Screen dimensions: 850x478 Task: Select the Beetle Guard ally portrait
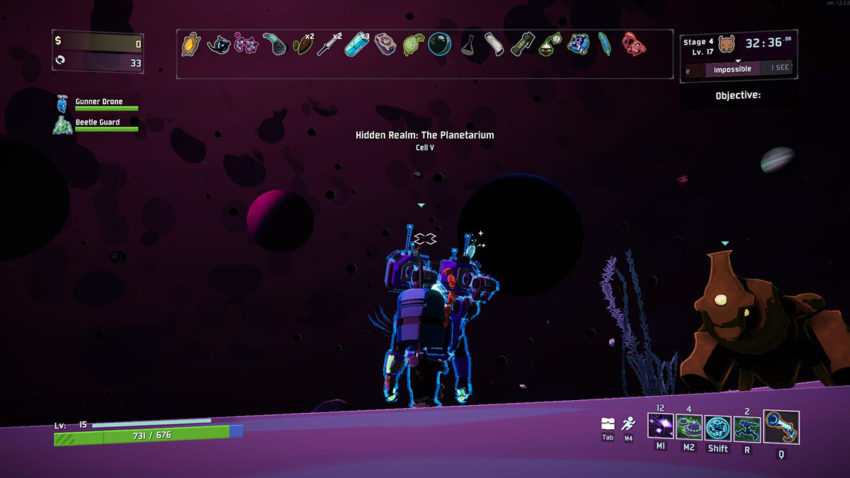click(x=63, y=125)
